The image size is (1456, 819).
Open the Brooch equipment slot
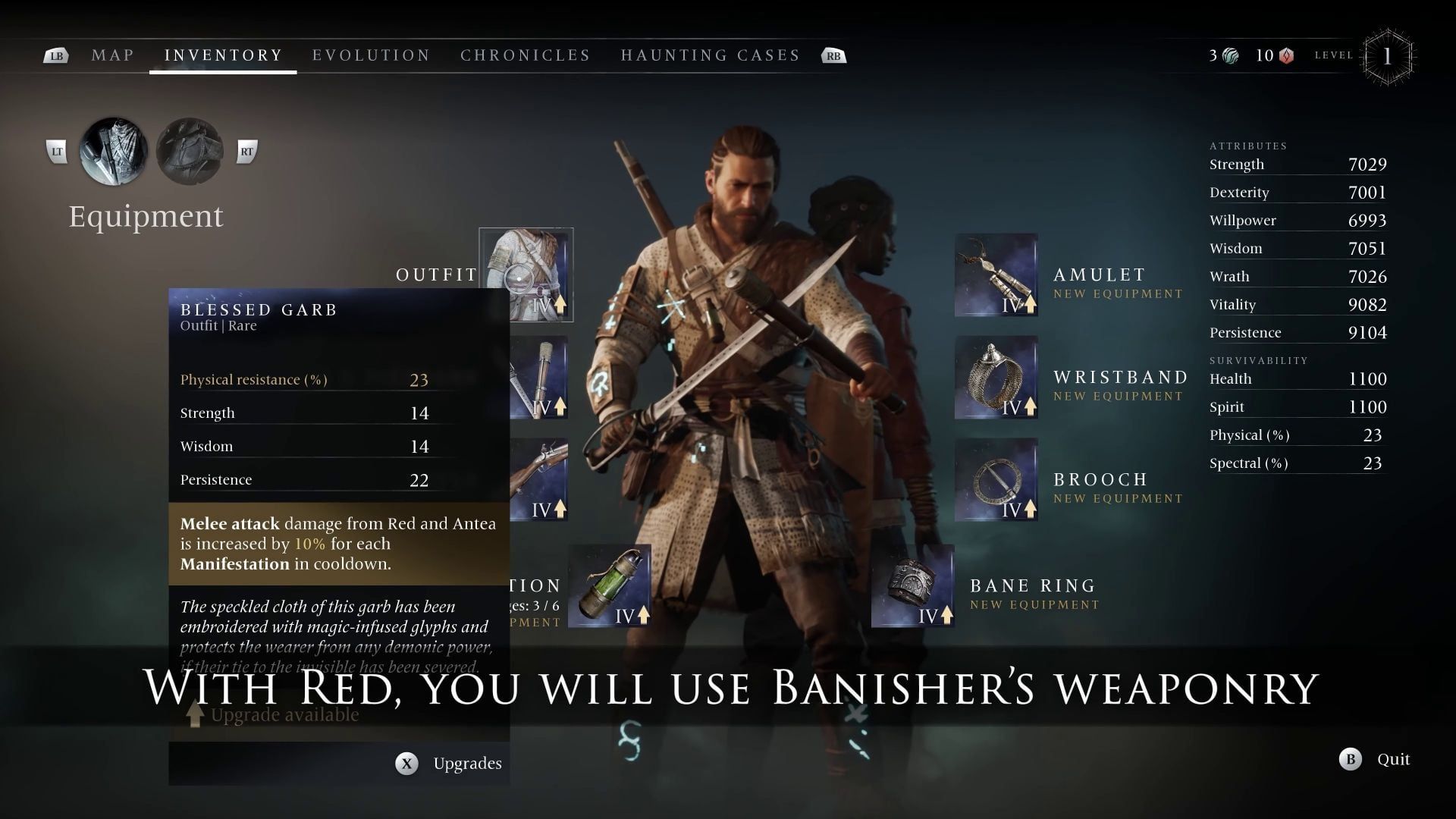coord(995,479)
